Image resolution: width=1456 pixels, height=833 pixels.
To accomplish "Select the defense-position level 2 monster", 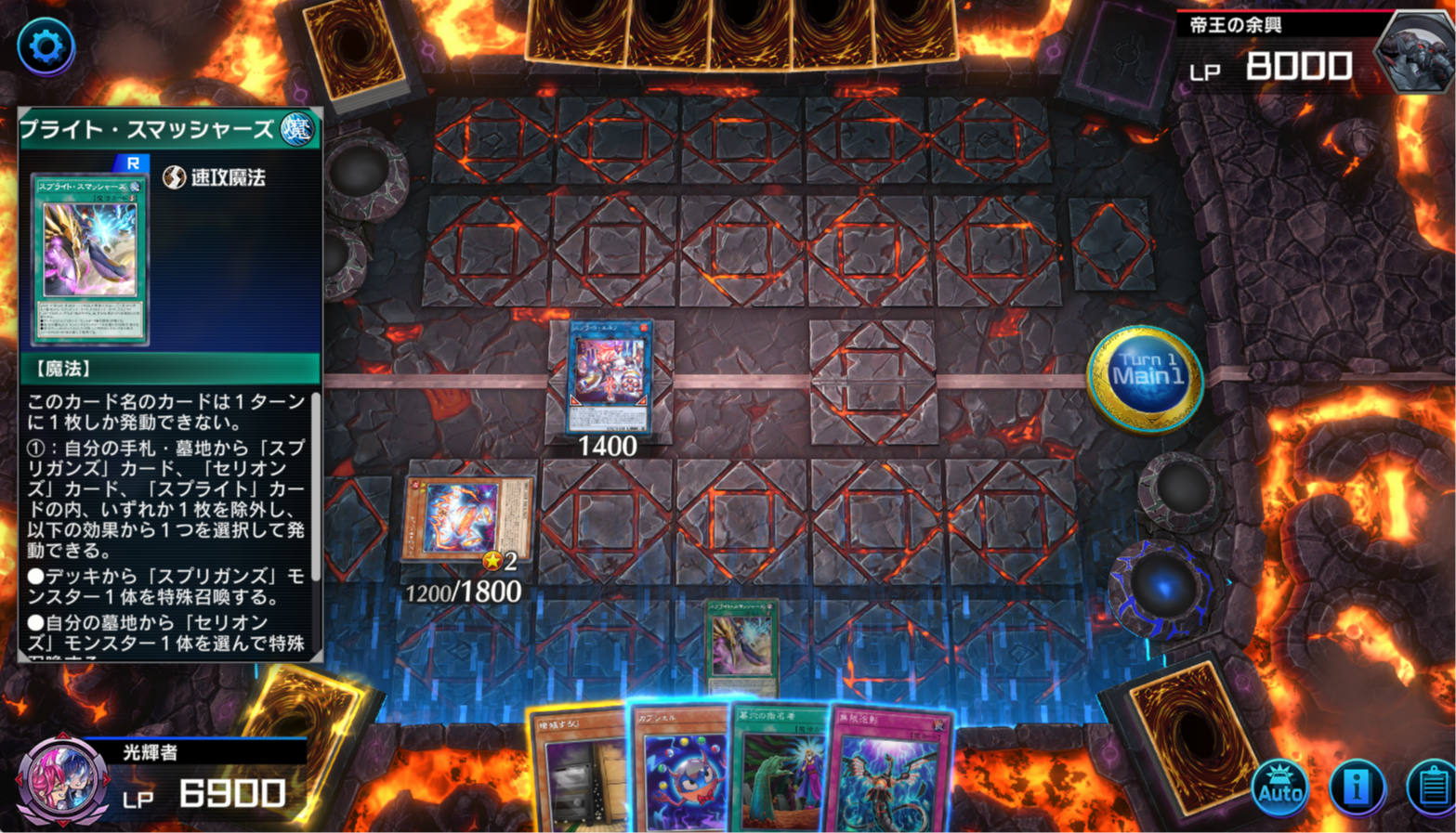I will pos(467,519).
